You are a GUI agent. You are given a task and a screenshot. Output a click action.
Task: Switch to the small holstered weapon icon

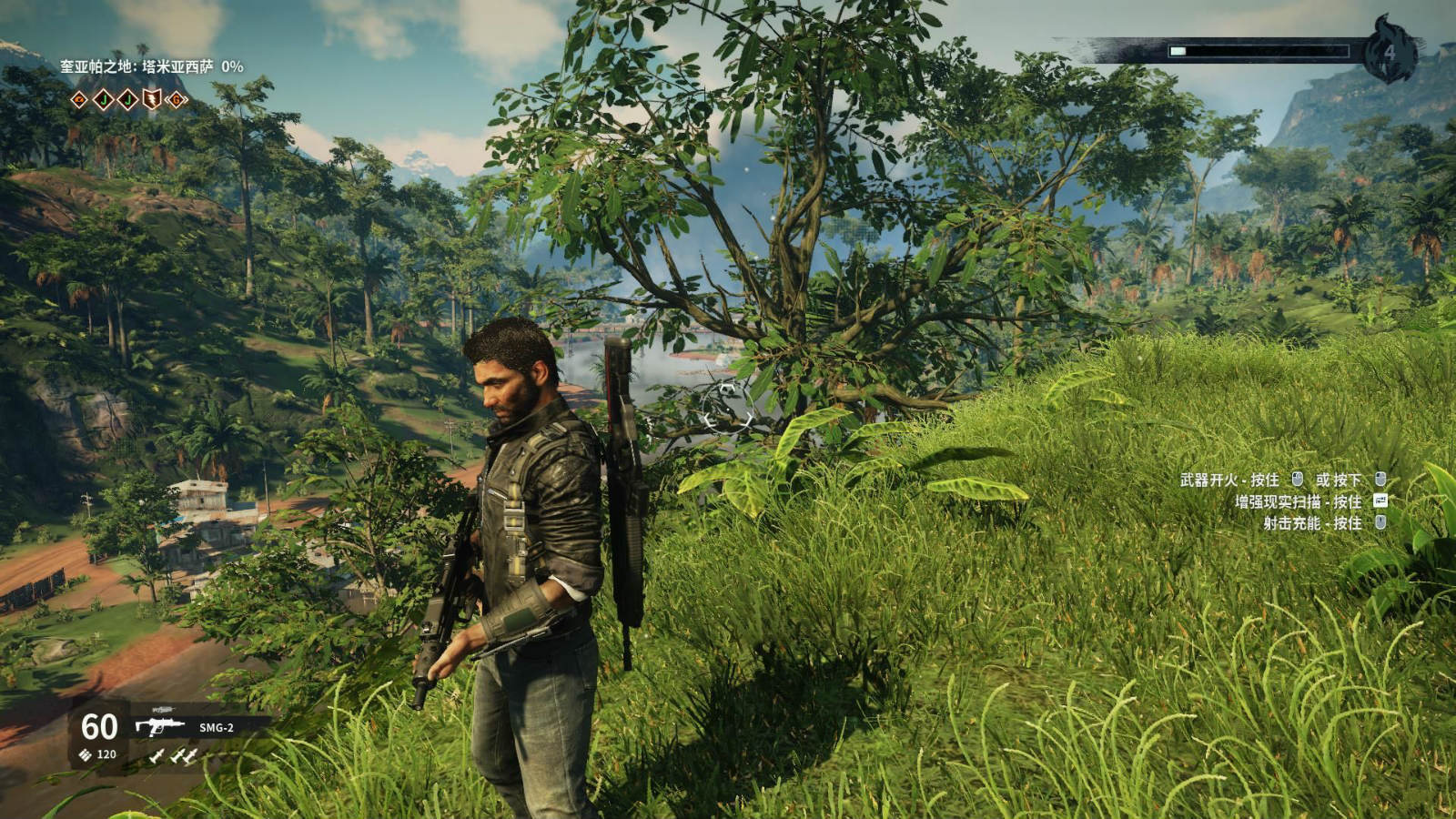164,709
